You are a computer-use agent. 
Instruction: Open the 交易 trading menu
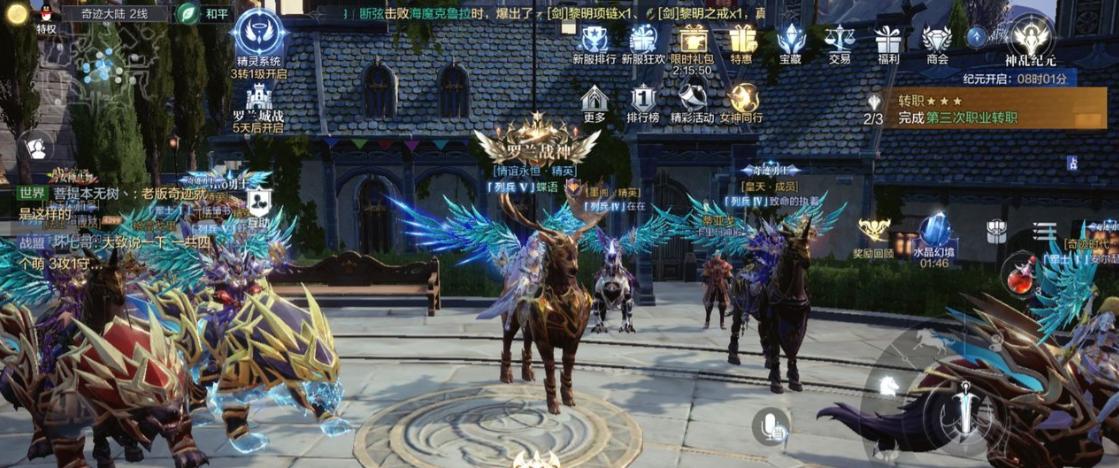point(839,41)
